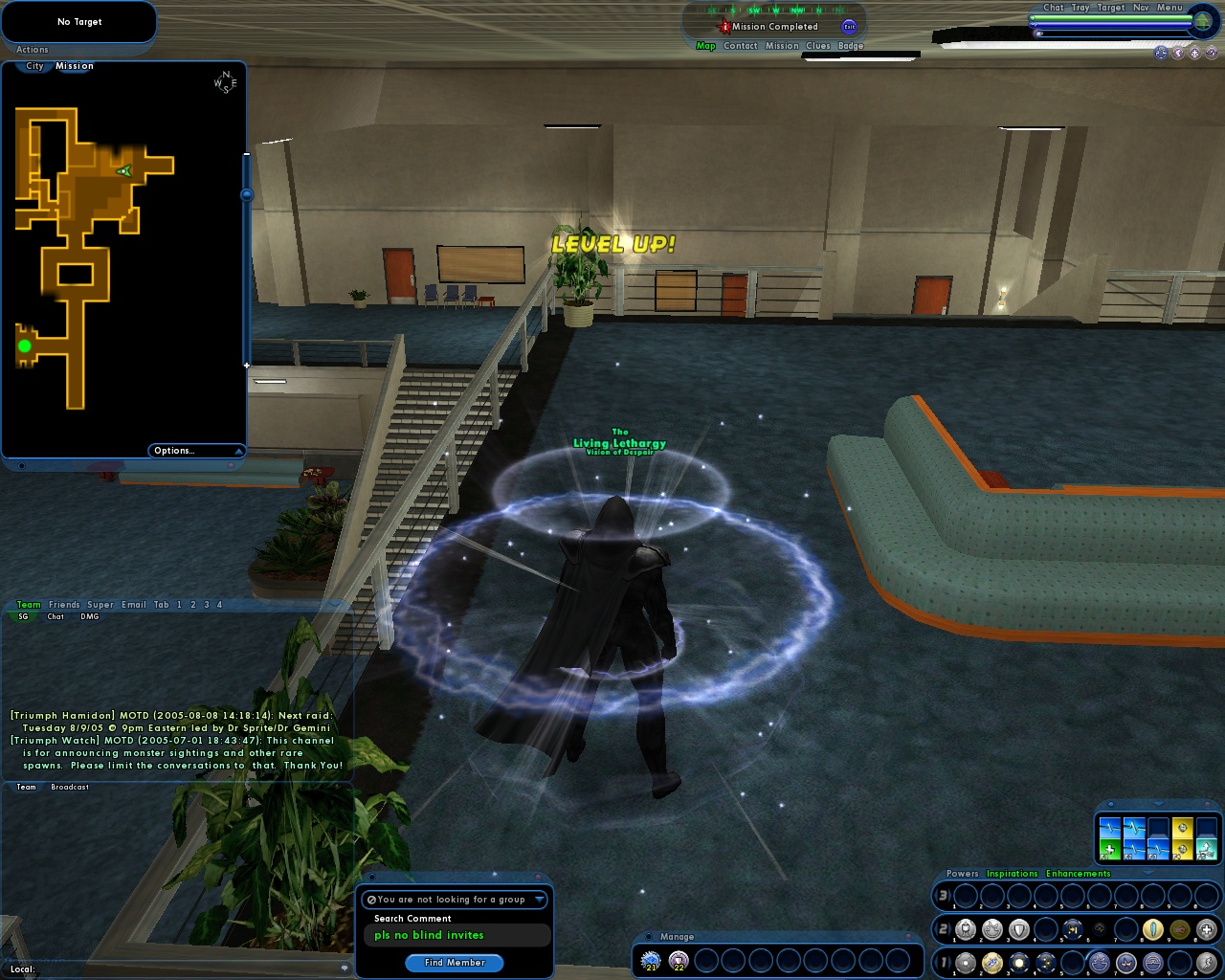Click the white medical cross power in tray 2
This screenshot has width=1225, height=980.
(1207, 928)
